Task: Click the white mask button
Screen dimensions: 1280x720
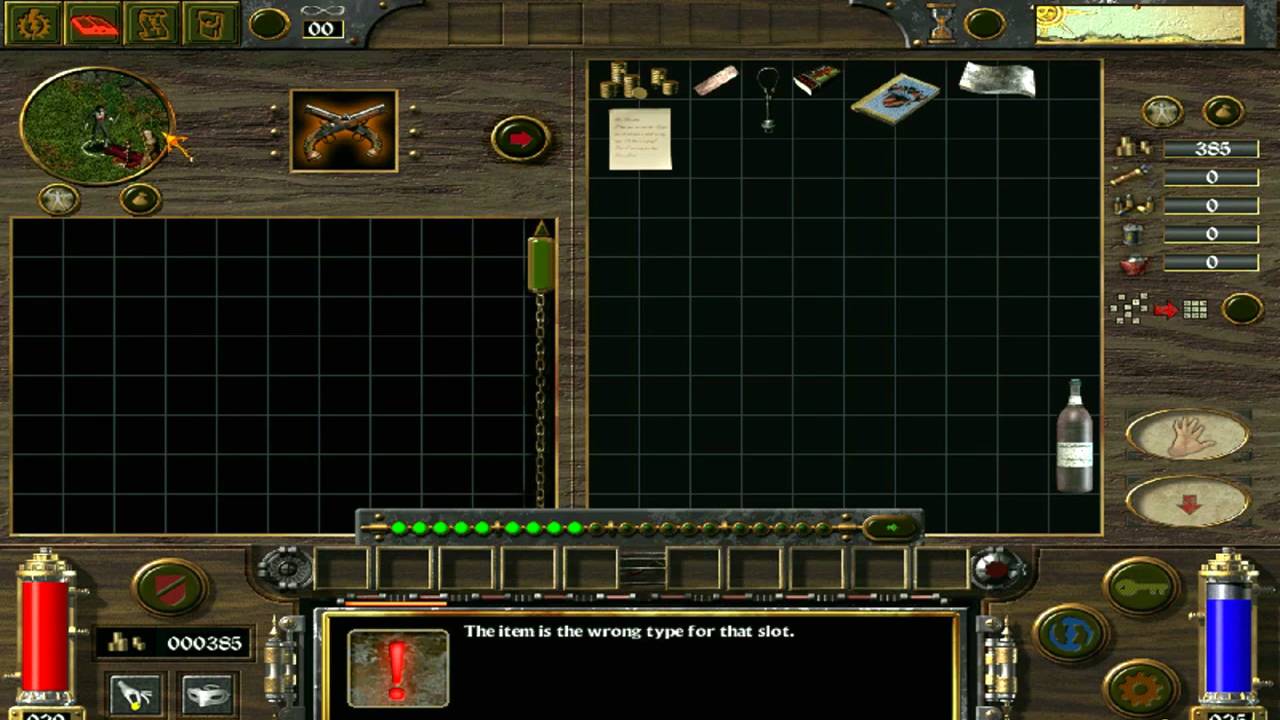Action: (208, 693)
